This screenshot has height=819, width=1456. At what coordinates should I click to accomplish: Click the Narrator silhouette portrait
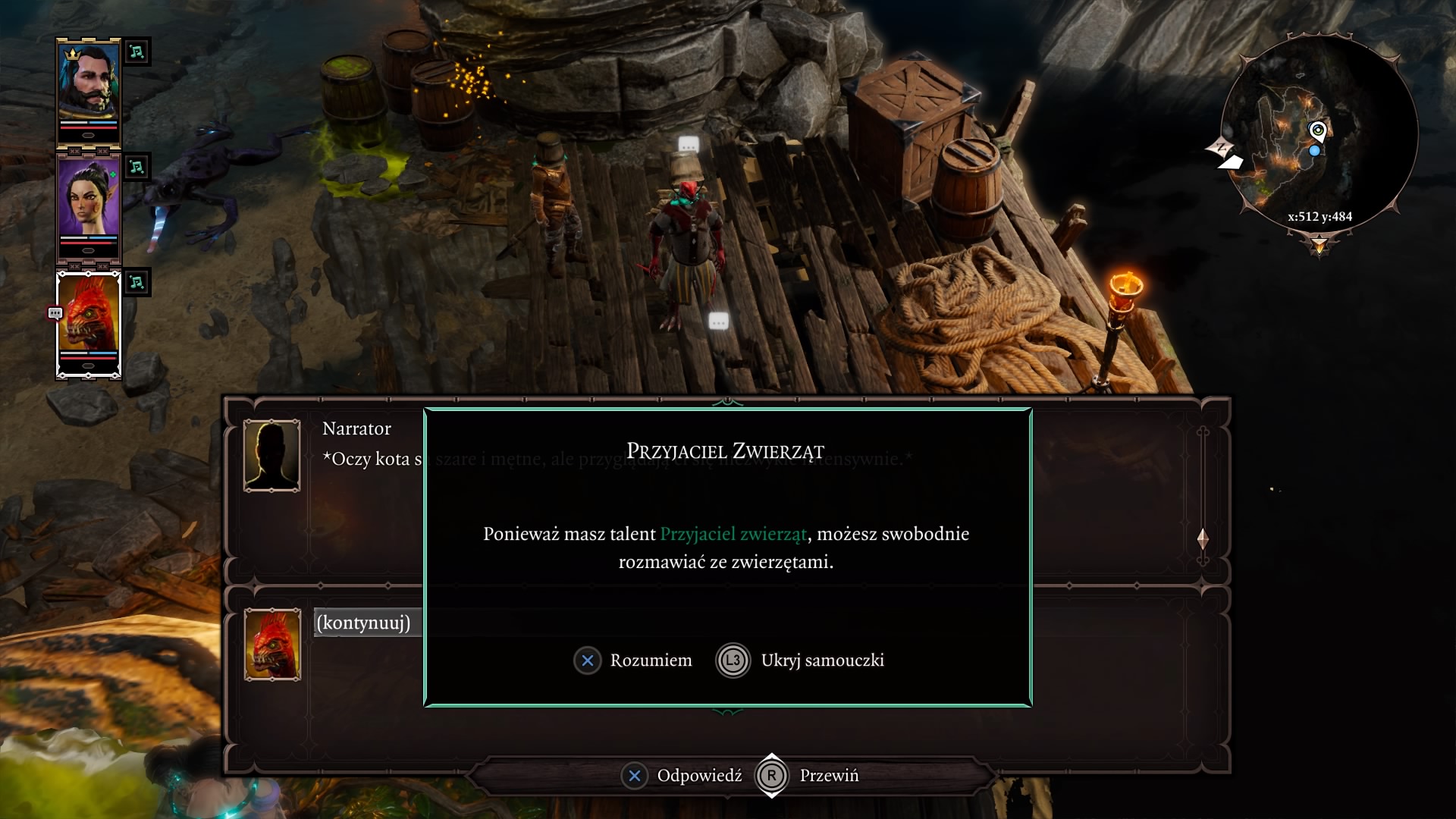click(272, 455)
